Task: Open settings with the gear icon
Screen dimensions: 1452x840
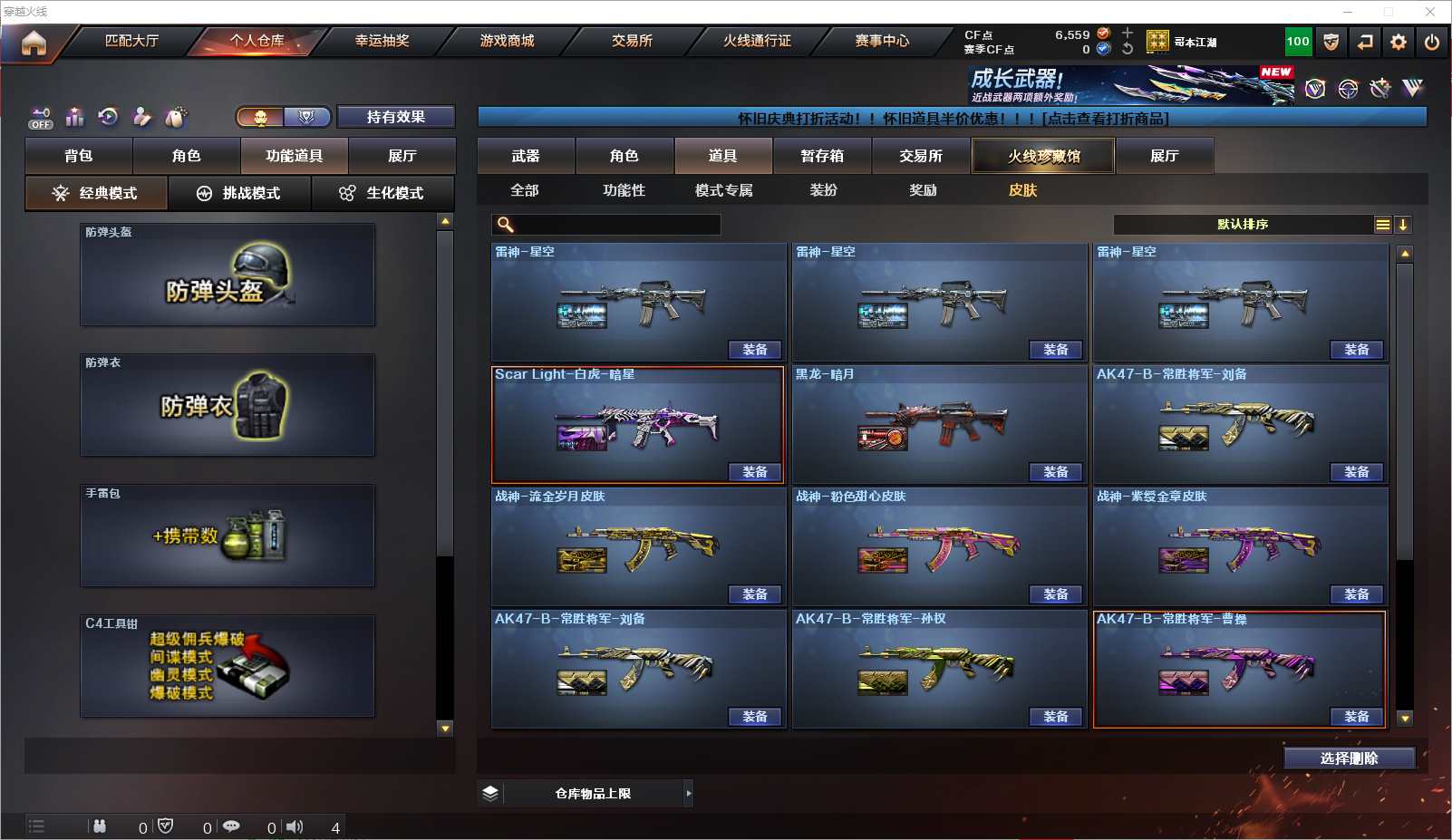Action: click(1399, 42)
